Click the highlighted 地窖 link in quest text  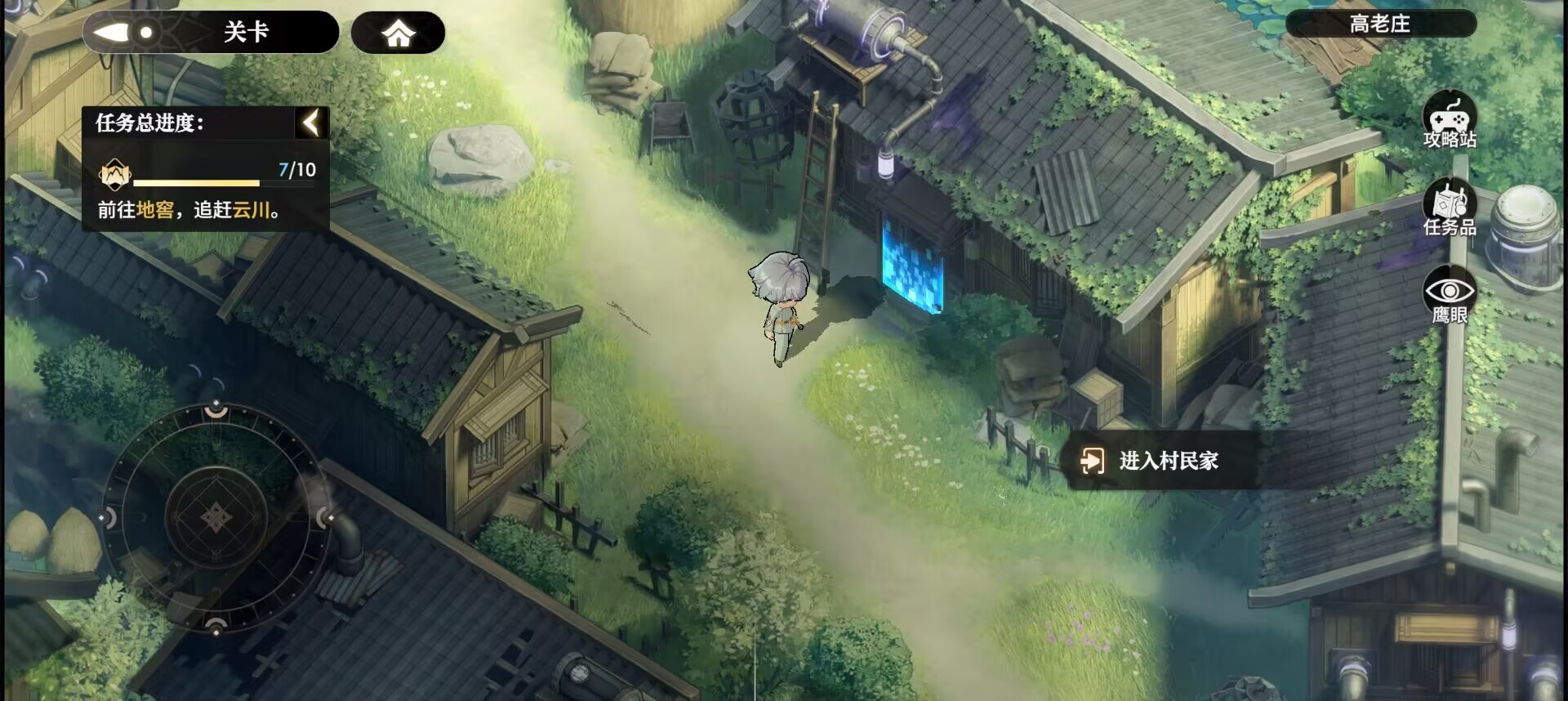tap(152, 212)
